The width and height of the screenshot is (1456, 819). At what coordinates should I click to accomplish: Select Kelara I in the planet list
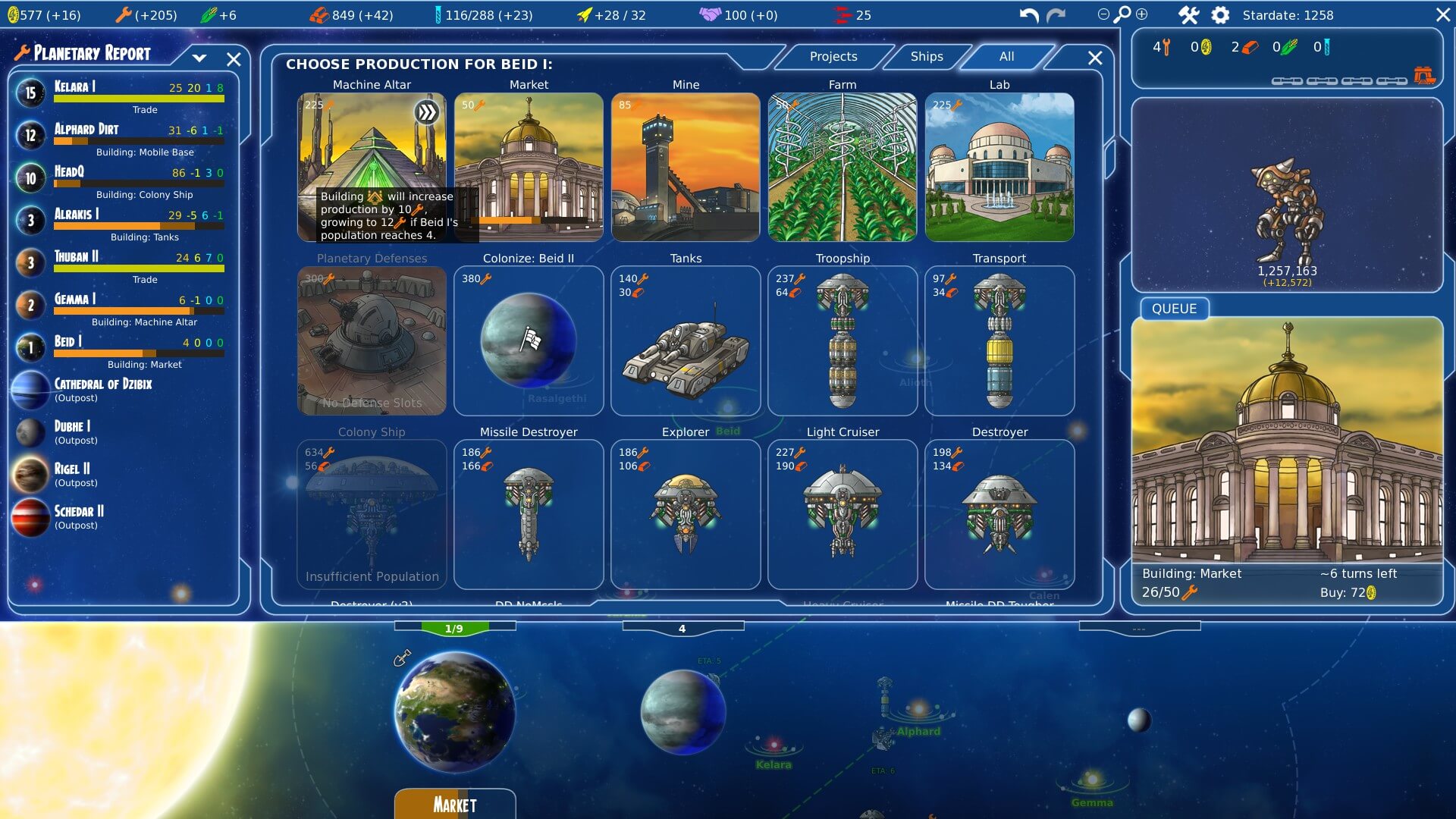click(121, 93)
